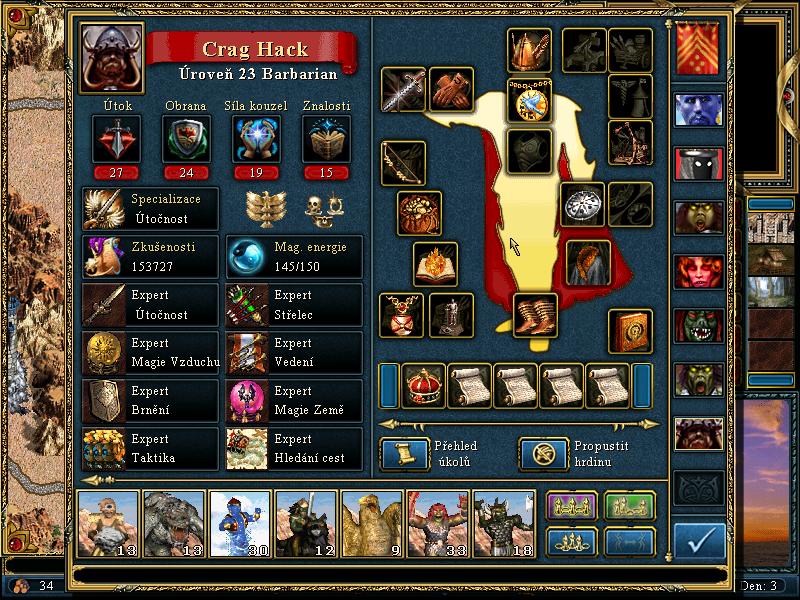Pick the crown in the backpack
This screenshot has width=800, height=600.
(423, 385)
